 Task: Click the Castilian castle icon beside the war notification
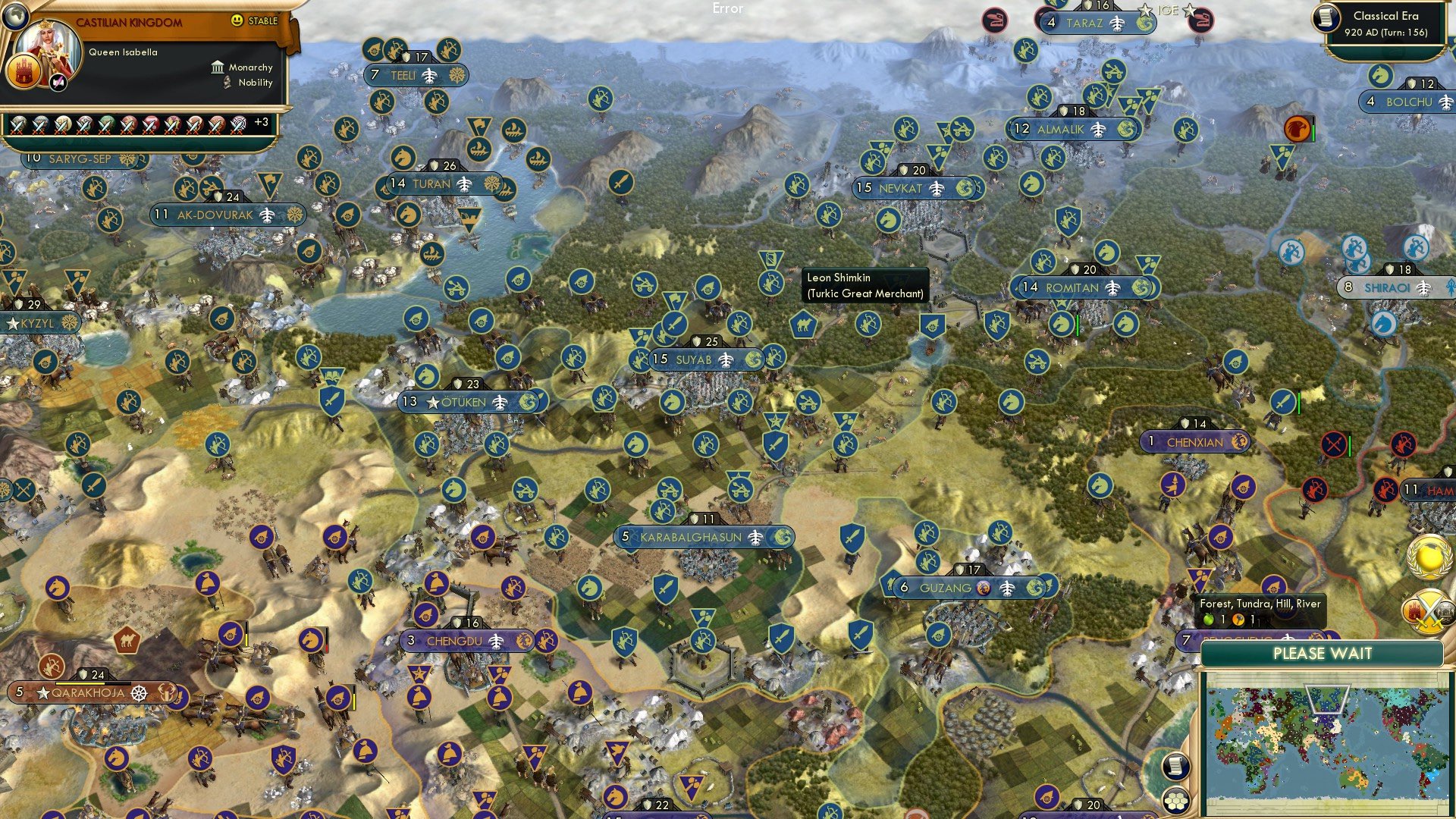(1414, 612)
